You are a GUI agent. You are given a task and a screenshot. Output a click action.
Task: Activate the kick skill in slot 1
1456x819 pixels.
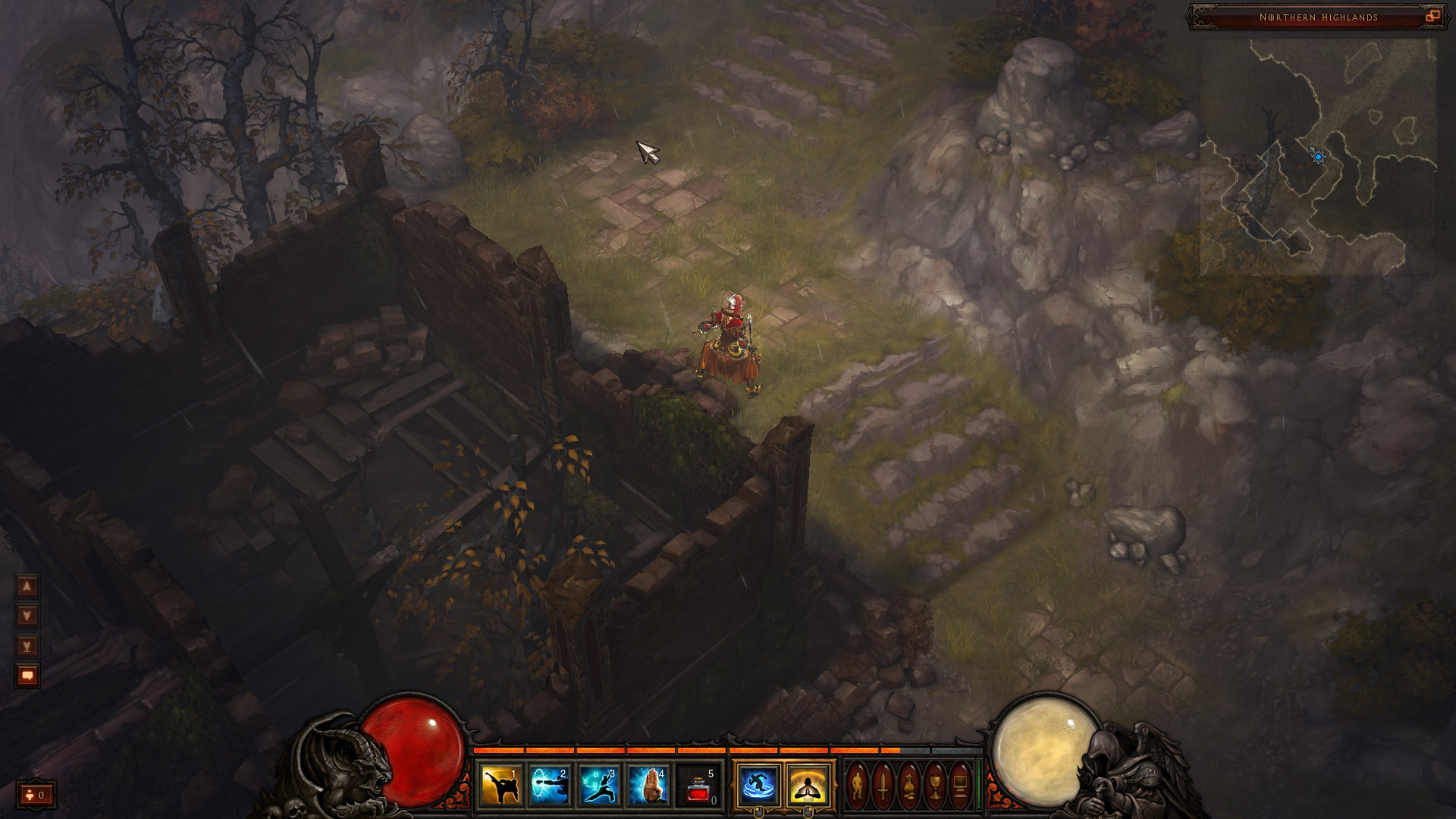click(x=501, y=786)
